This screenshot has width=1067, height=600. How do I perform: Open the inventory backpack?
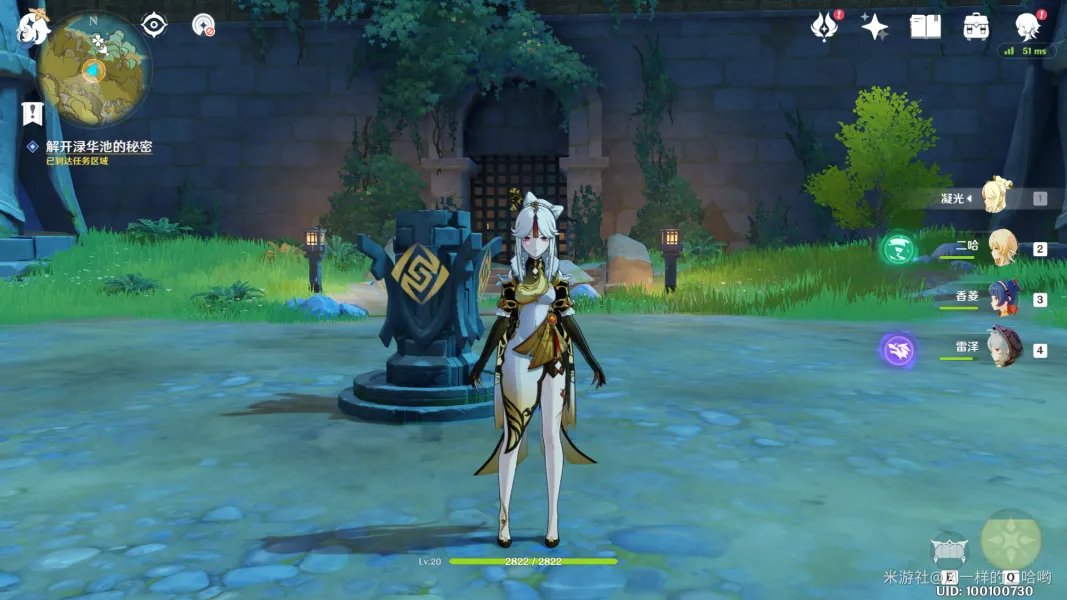976,27
